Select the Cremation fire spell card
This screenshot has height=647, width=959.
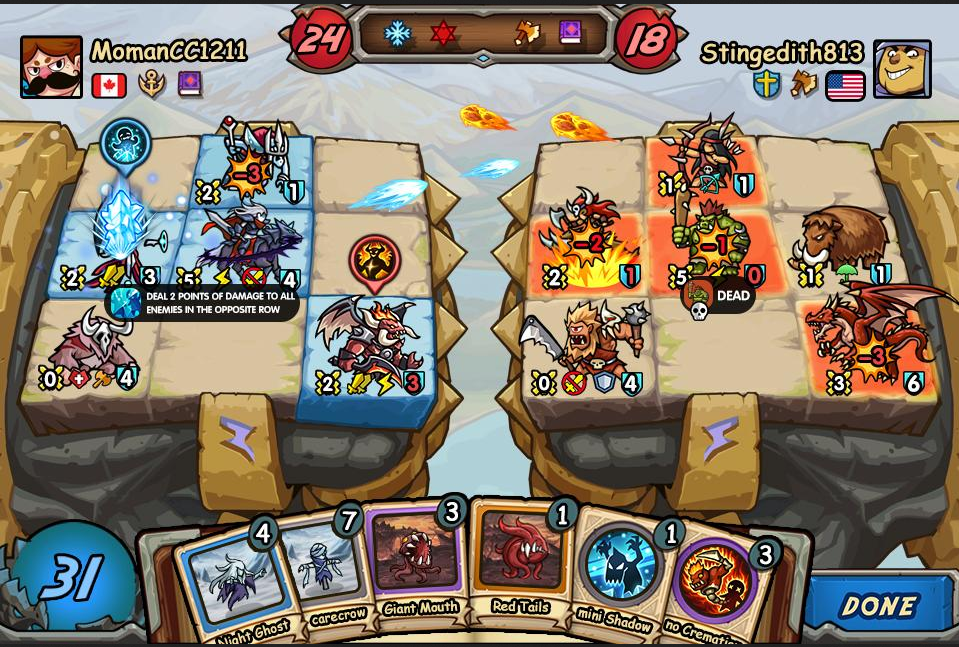(x=714, y=585)
